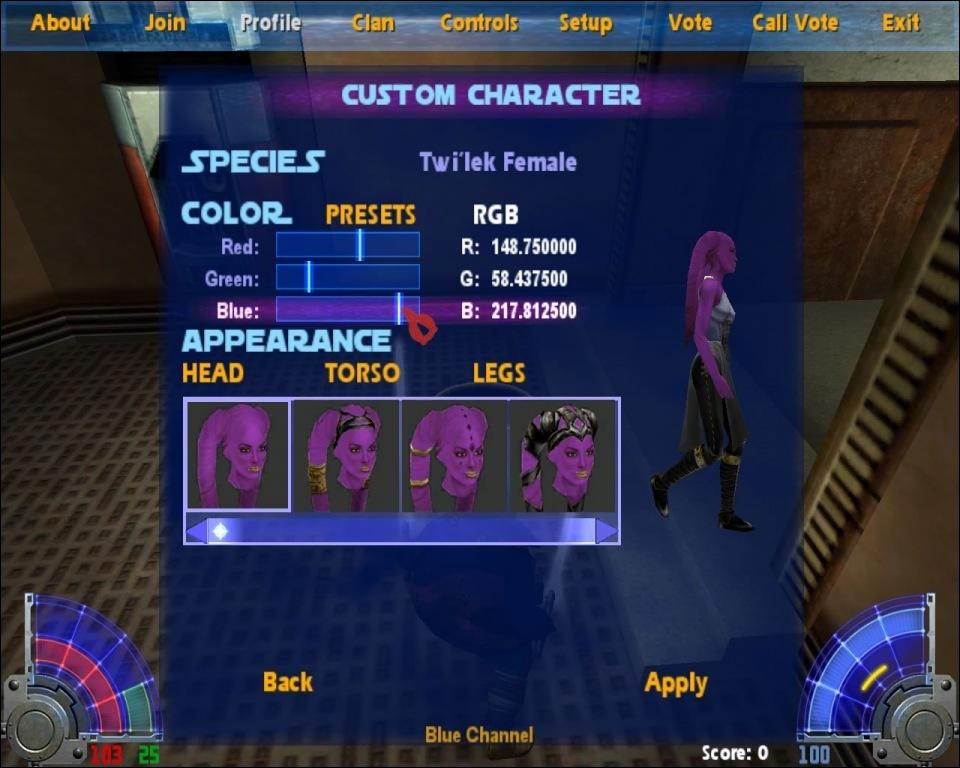Switch to the Torso appearance tab
Screen dimensions: 960x768
click(362, 373)
